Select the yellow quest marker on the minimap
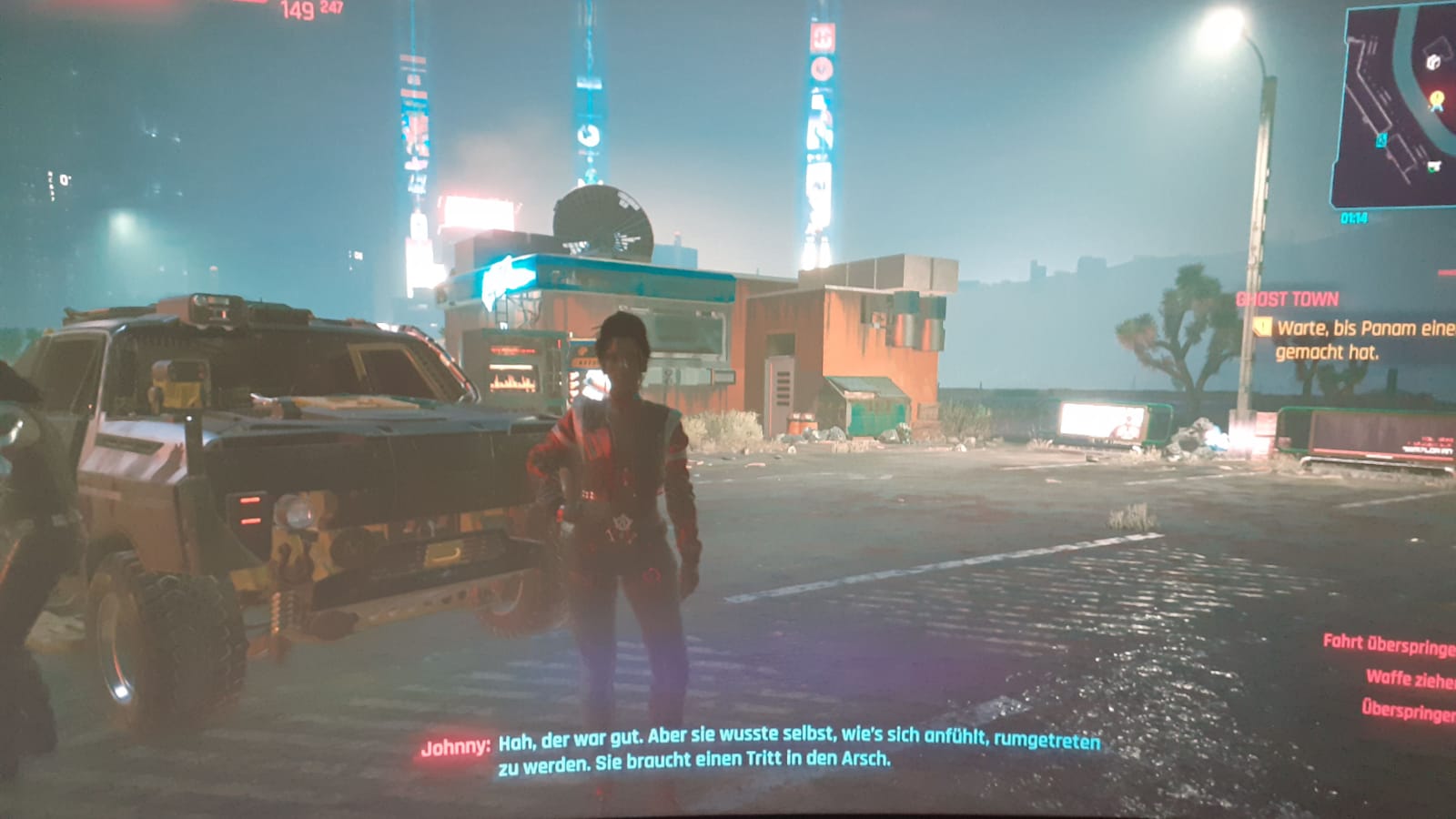The width and height of the screenshot is (1456, 819). pyautogui.click(x=1437, y=100)
